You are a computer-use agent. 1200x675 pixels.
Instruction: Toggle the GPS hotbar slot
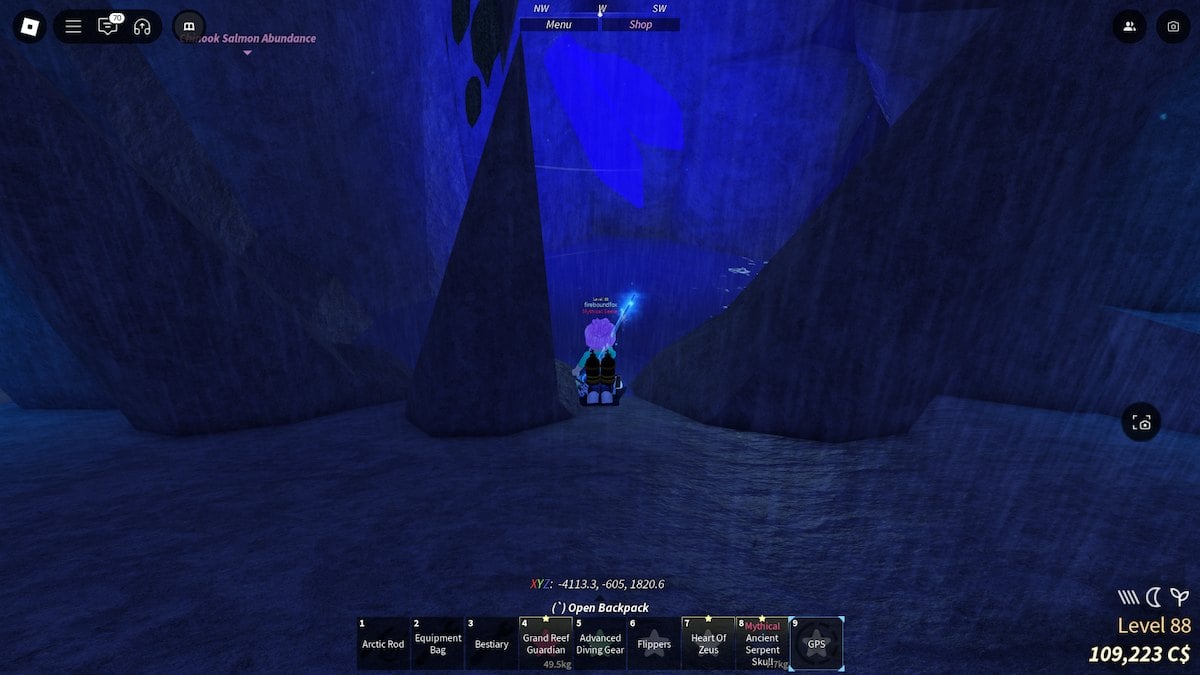click(x=816, y=644)
